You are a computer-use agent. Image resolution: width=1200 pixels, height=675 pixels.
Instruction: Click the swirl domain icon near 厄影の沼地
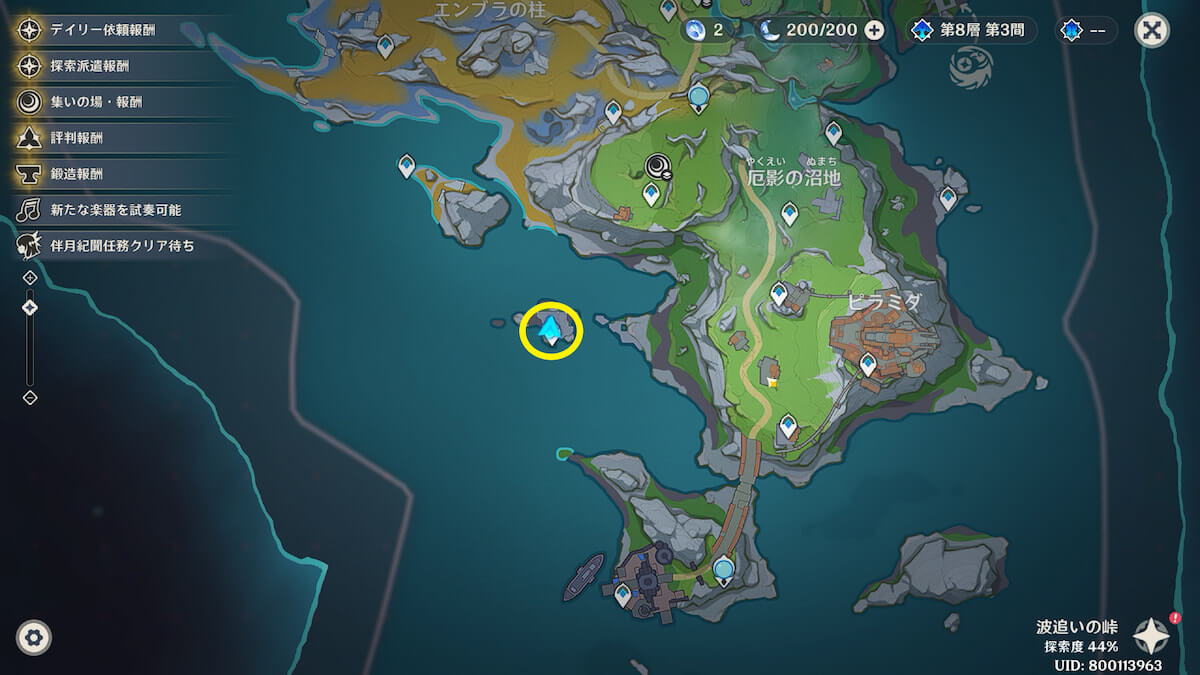tap(658, 165)
